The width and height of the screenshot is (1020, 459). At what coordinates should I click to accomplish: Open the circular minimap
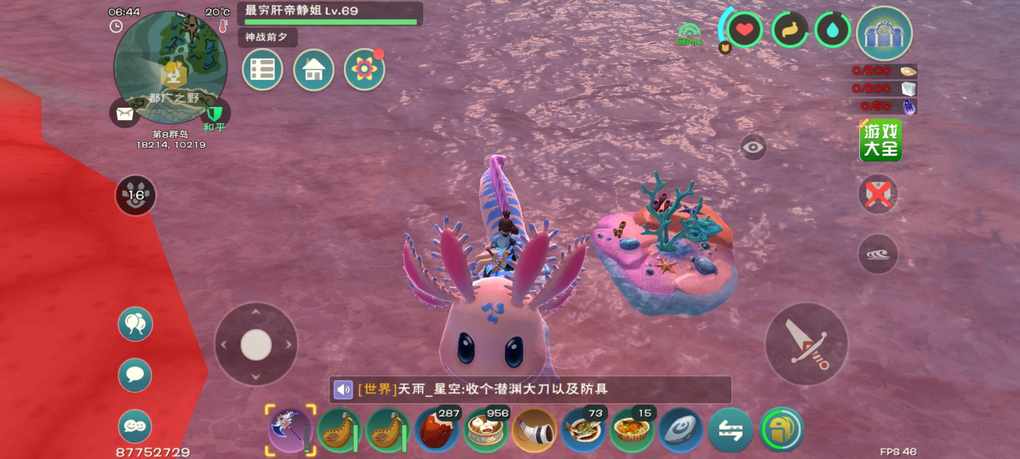(170, 67)
